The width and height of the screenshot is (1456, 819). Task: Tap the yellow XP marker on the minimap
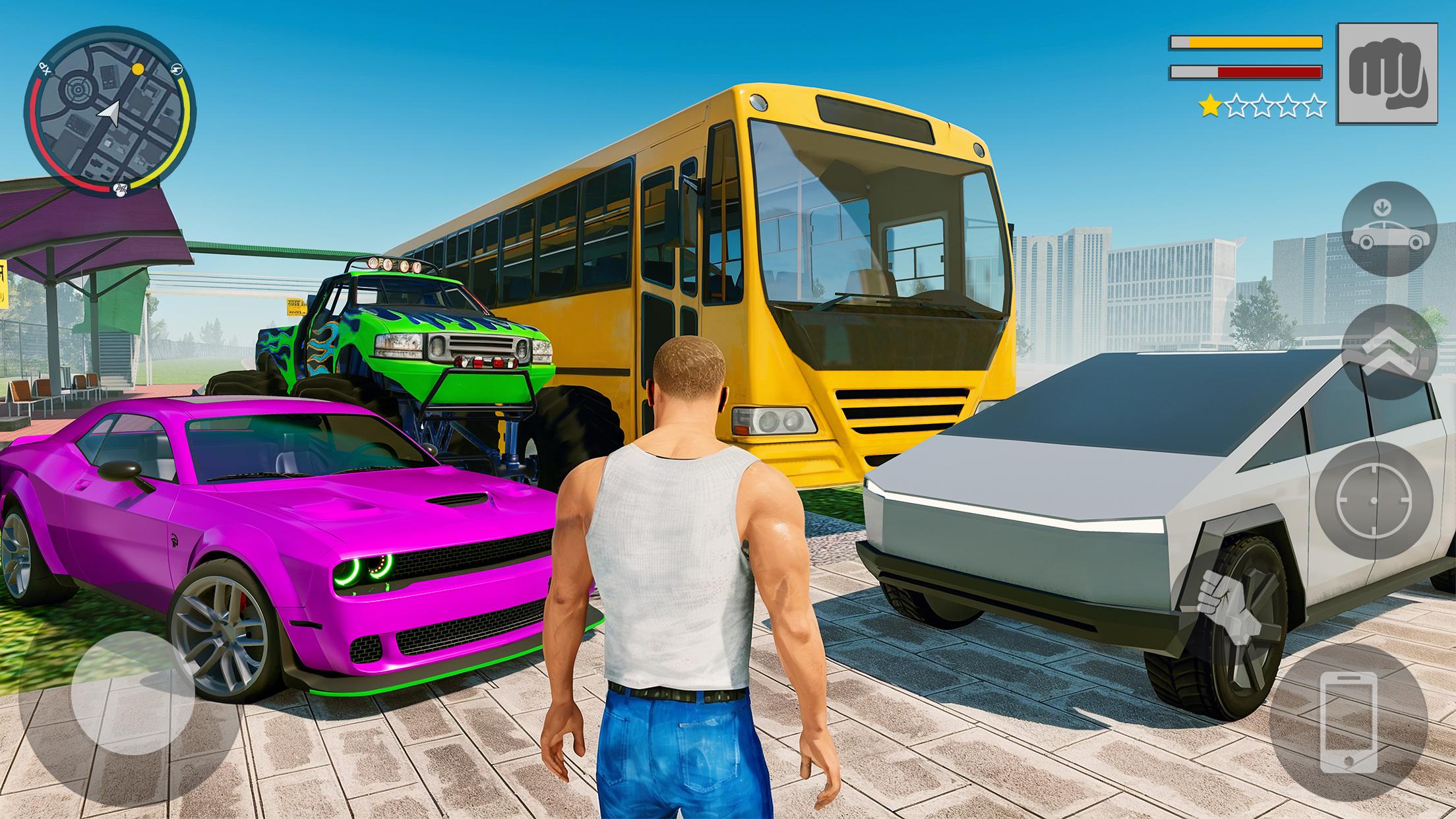138,68
